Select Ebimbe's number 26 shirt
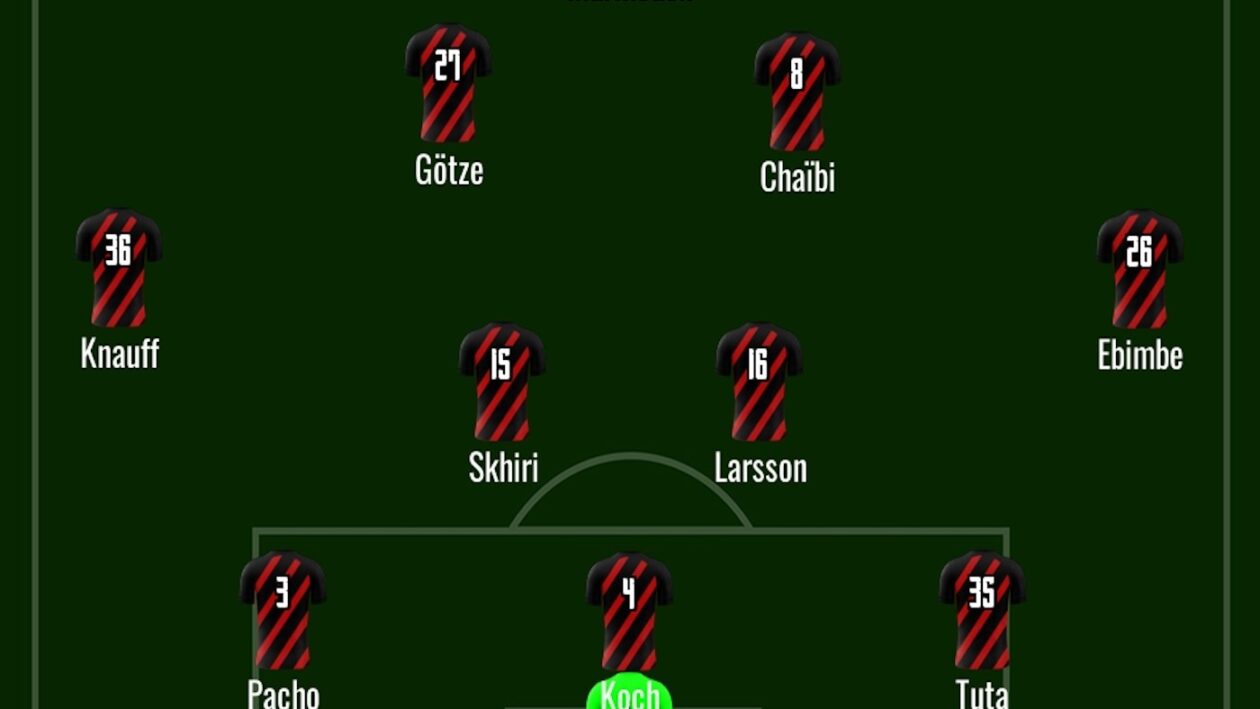 pyautogui.click(x=1140, y=269)
